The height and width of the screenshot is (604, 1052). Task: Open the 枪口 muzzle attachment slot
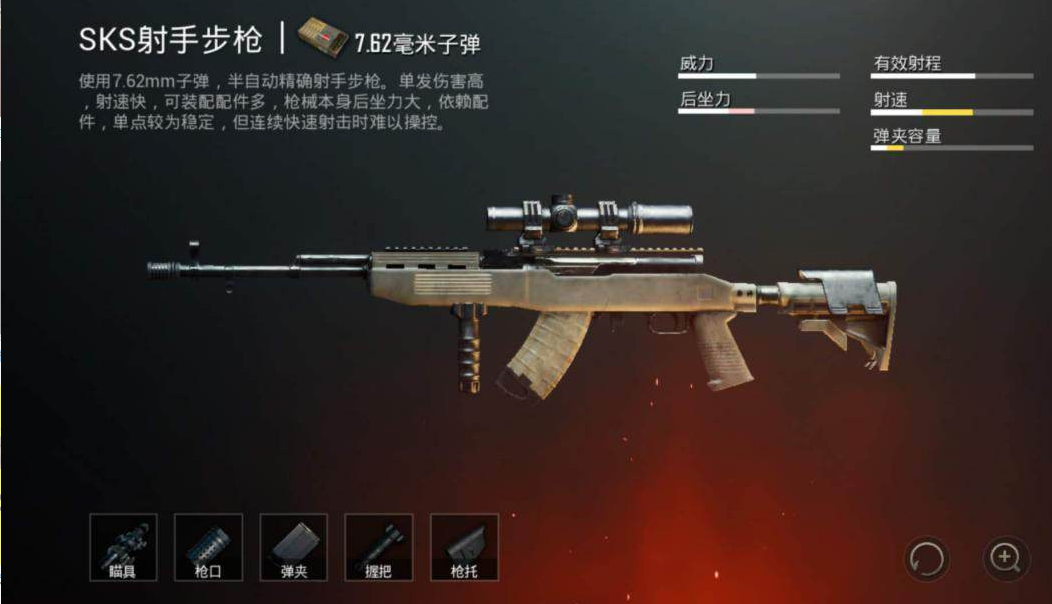tap(208, 547)
